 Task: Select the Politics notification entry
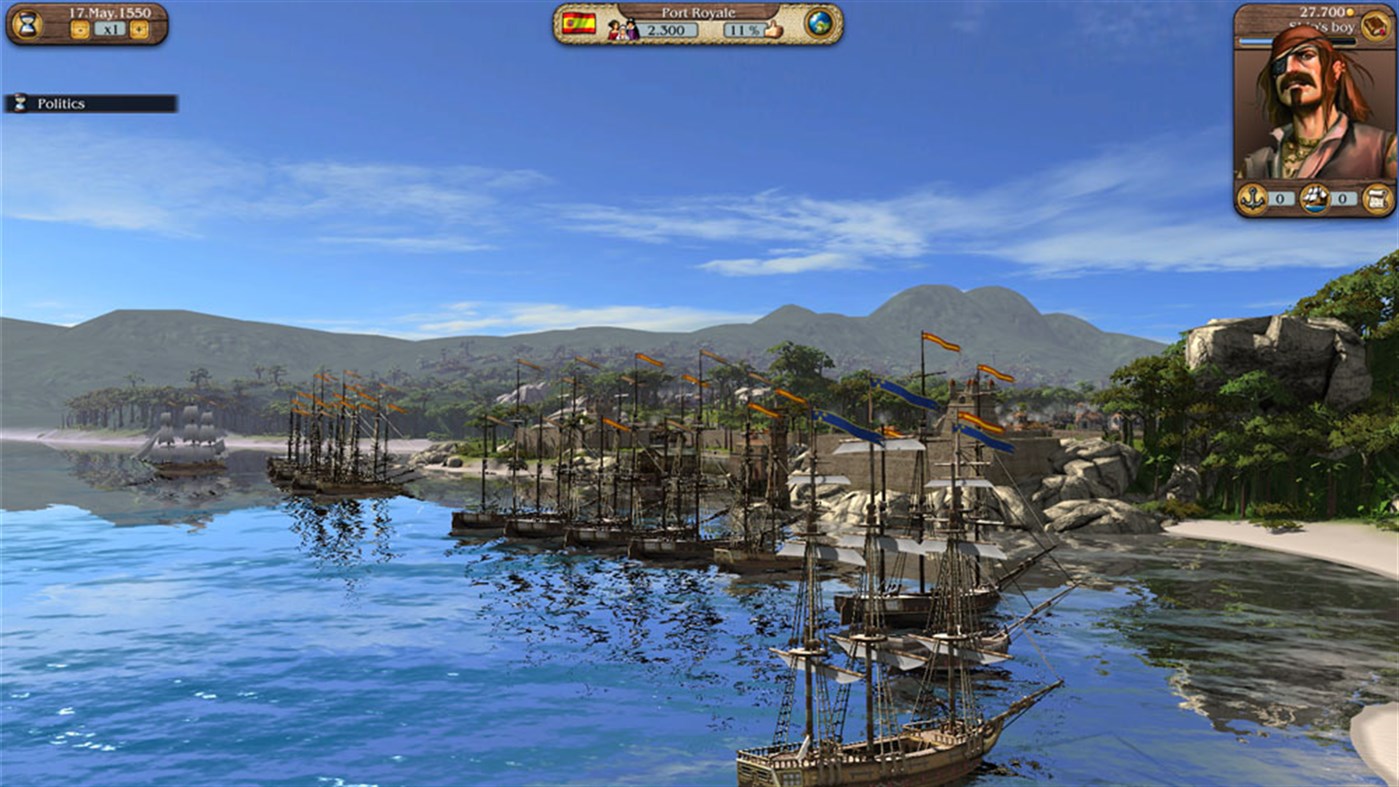[x=88, y=102]
